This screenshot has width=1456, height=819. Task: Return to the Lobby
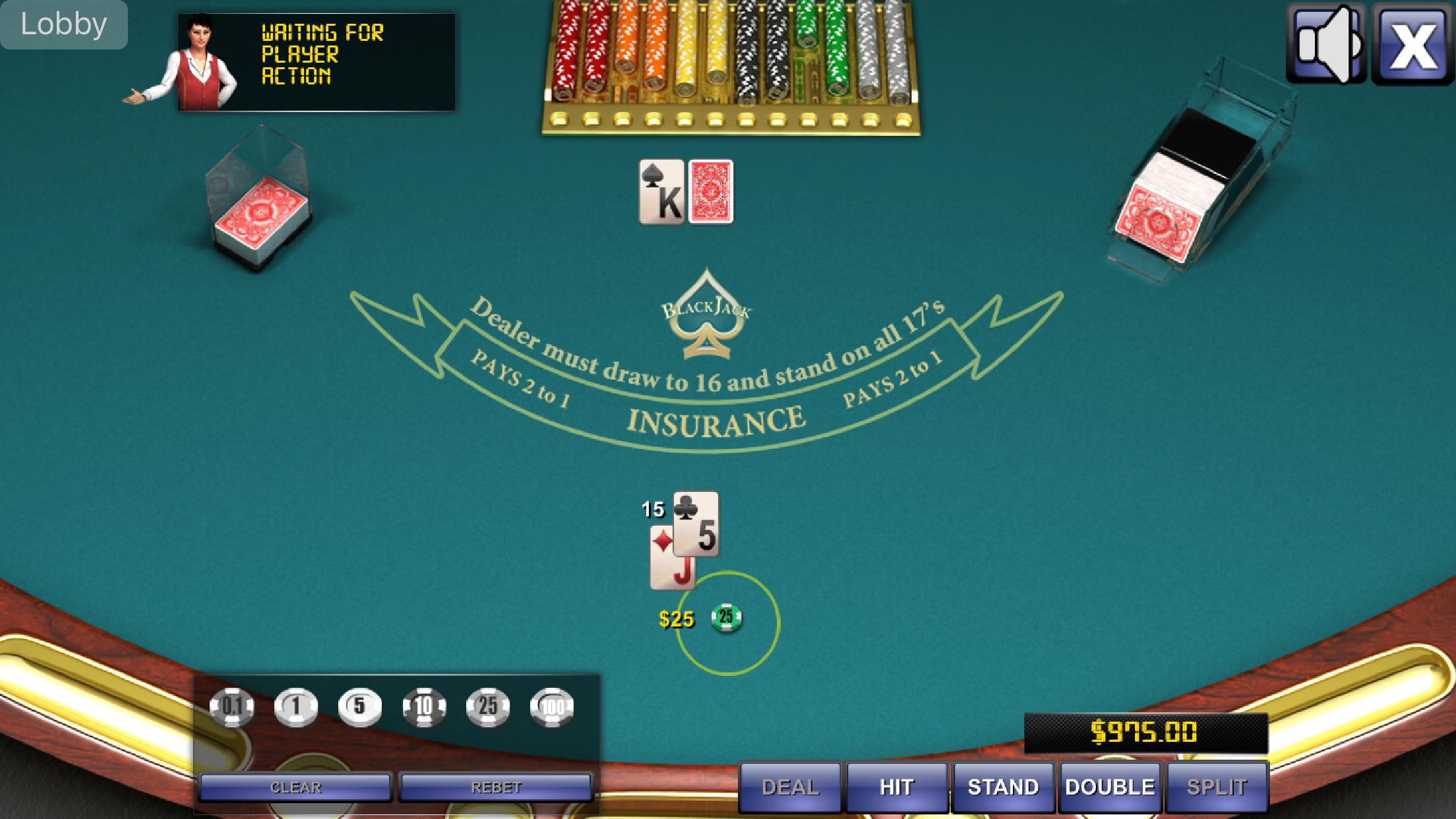point(64,24)
